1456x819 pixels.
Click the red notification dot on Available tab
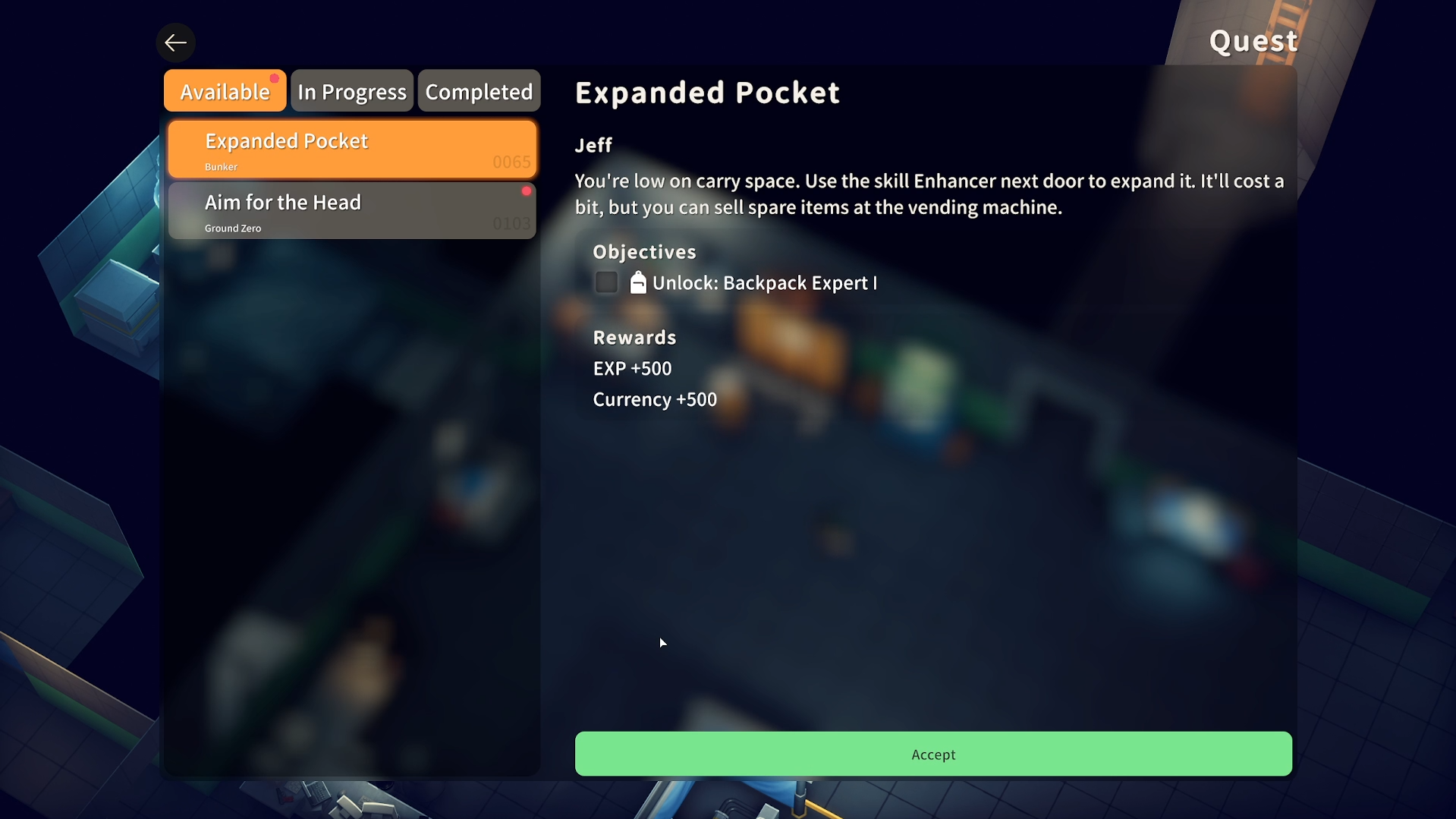coord(275,77)
